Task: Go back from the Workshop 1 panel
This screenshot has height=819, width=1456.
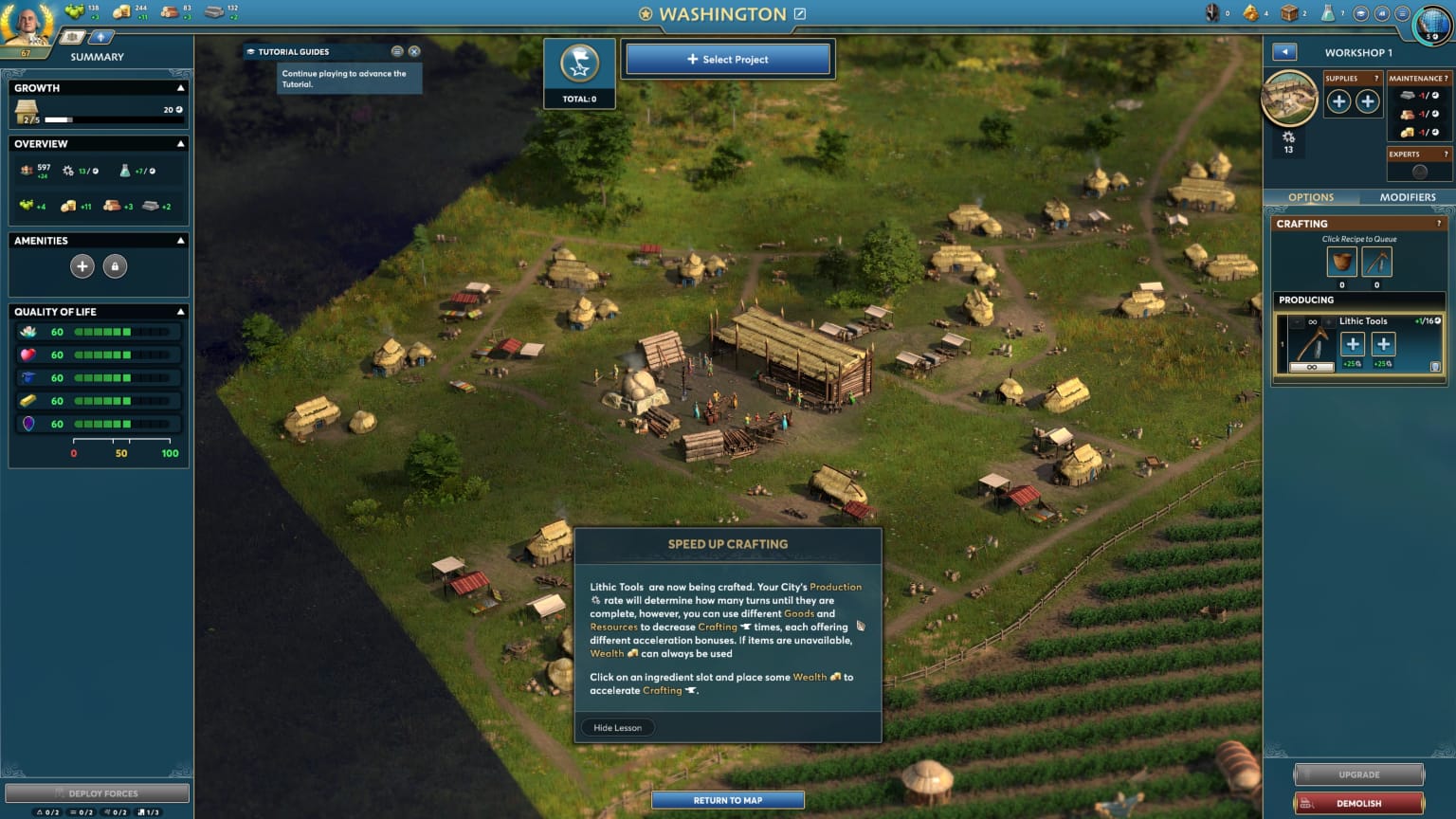Action: (x=1283, y=52)
